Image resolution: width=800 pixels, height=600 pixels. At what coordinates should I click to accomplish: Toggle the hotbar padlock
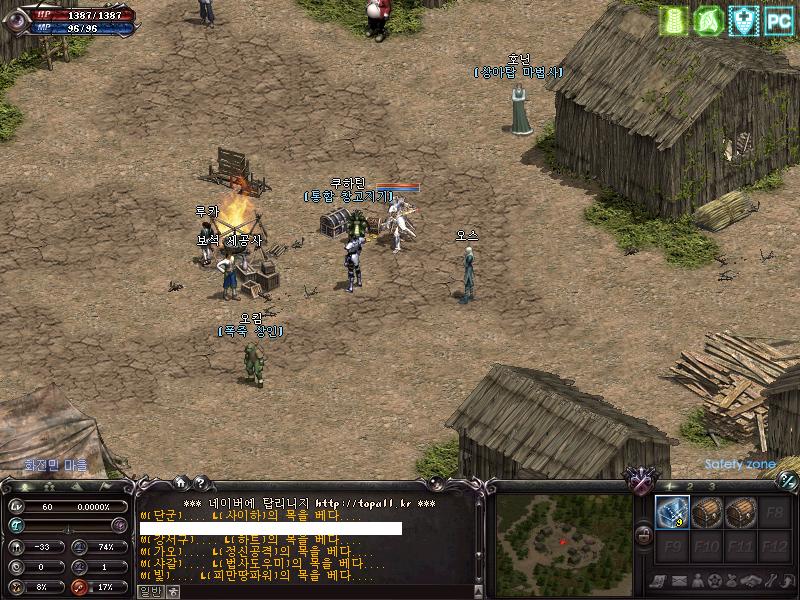645,534
